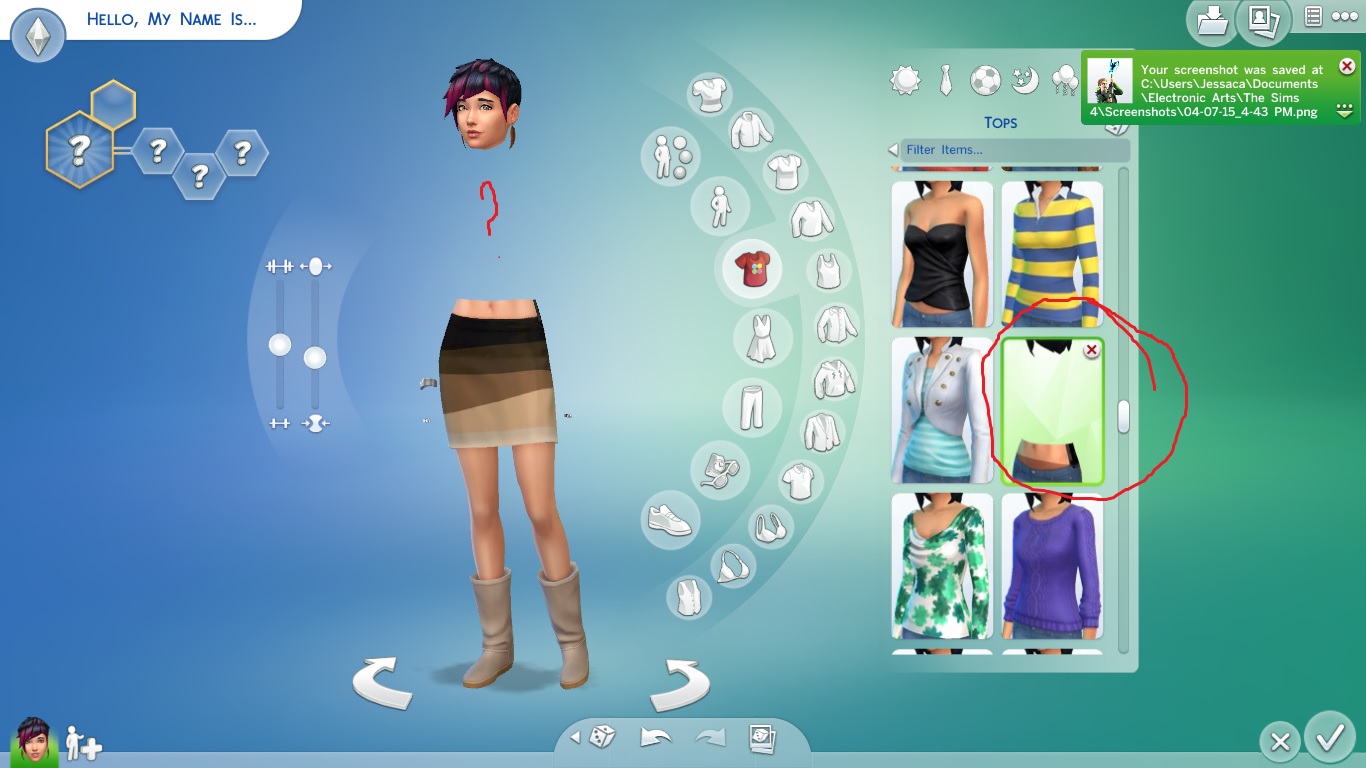1366x768 pixels.
Task: Select the Bottoms pants category icon
Action: pos(753,404)
